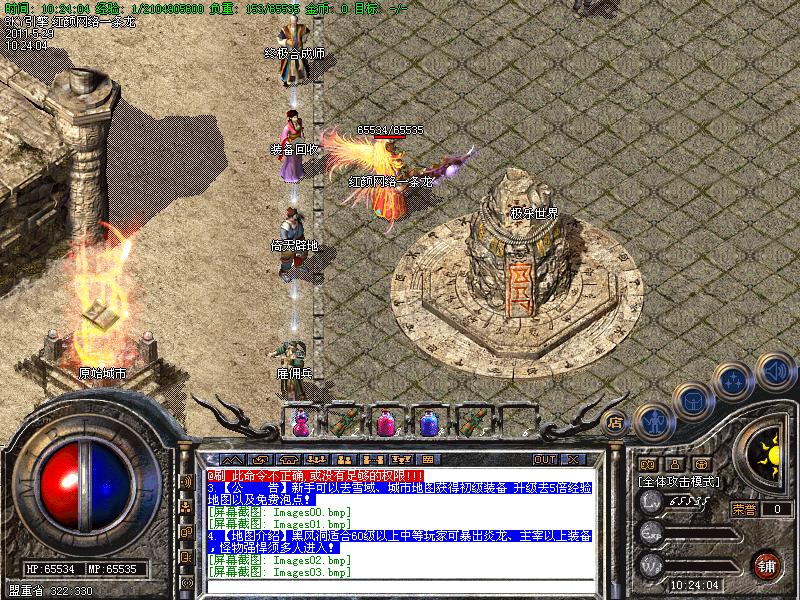Image resolution: width=800 pixels, height=600 pixels.
Task: Click the mountain-shaped chat toolbar button
Action: click(x=232, y=459)
